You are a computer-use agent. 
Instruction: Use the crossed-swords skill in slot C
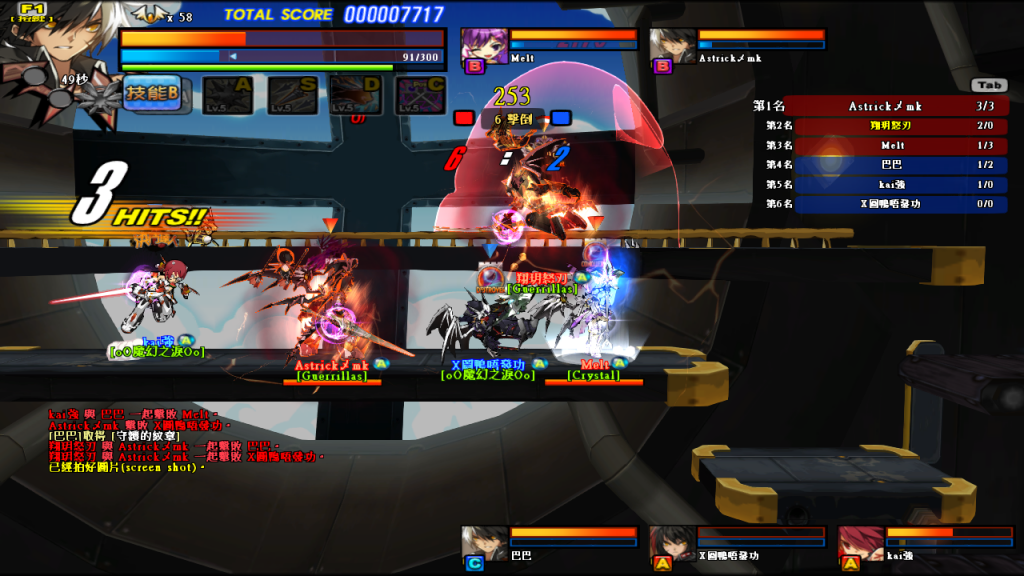(420, 95)
